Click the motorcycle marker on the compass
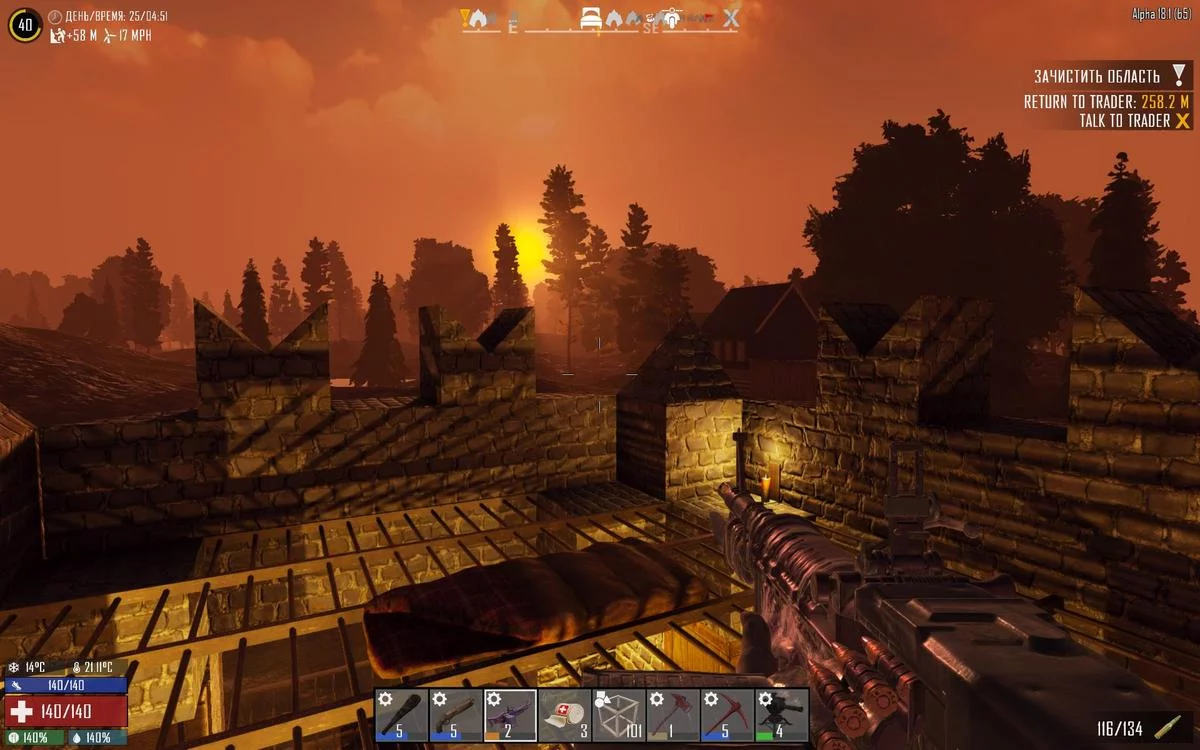 click(x=672, y=17)
